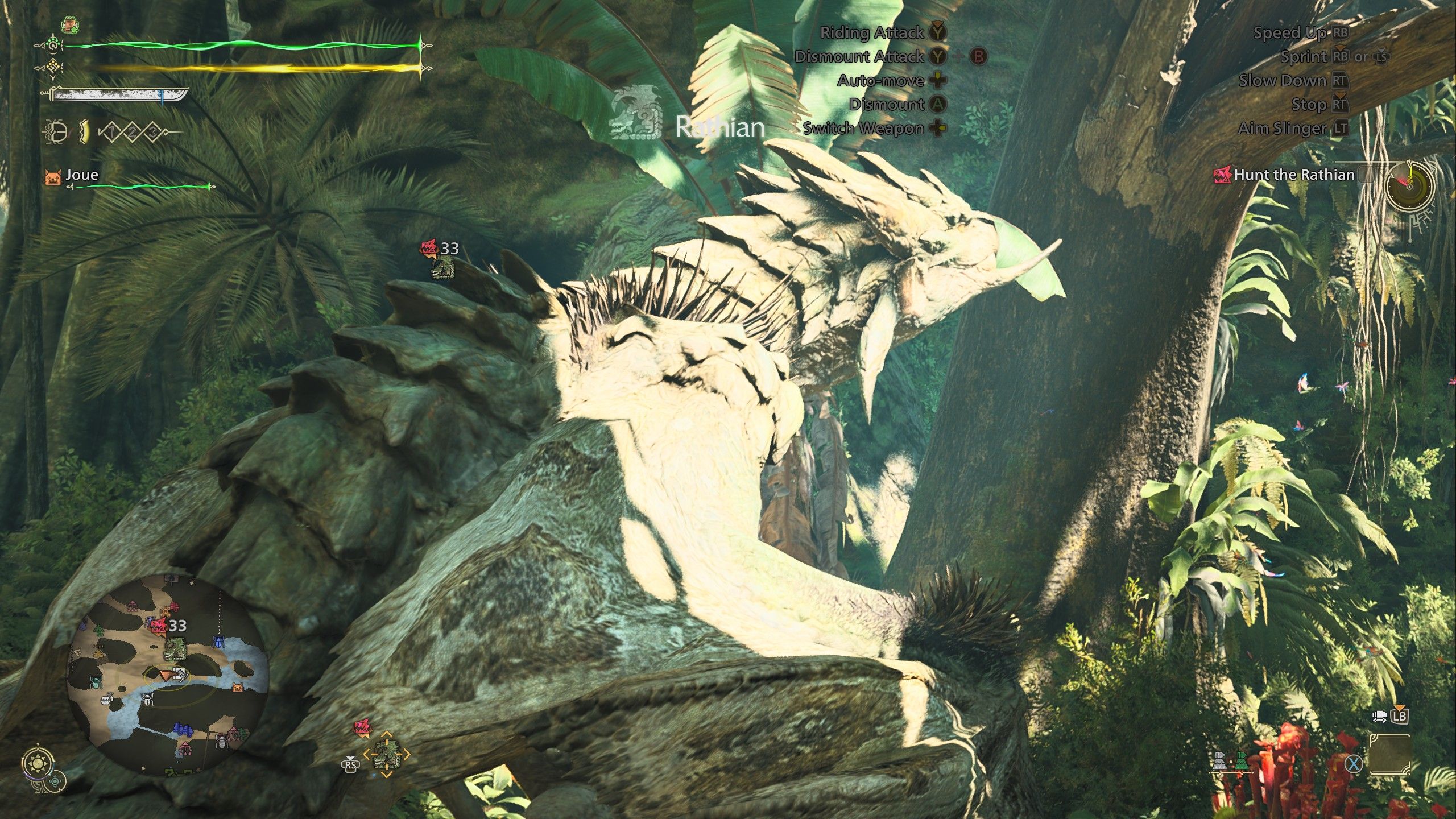Click the circular minimap
This screenshot has height=819, width=1456.
coord(167,675)
